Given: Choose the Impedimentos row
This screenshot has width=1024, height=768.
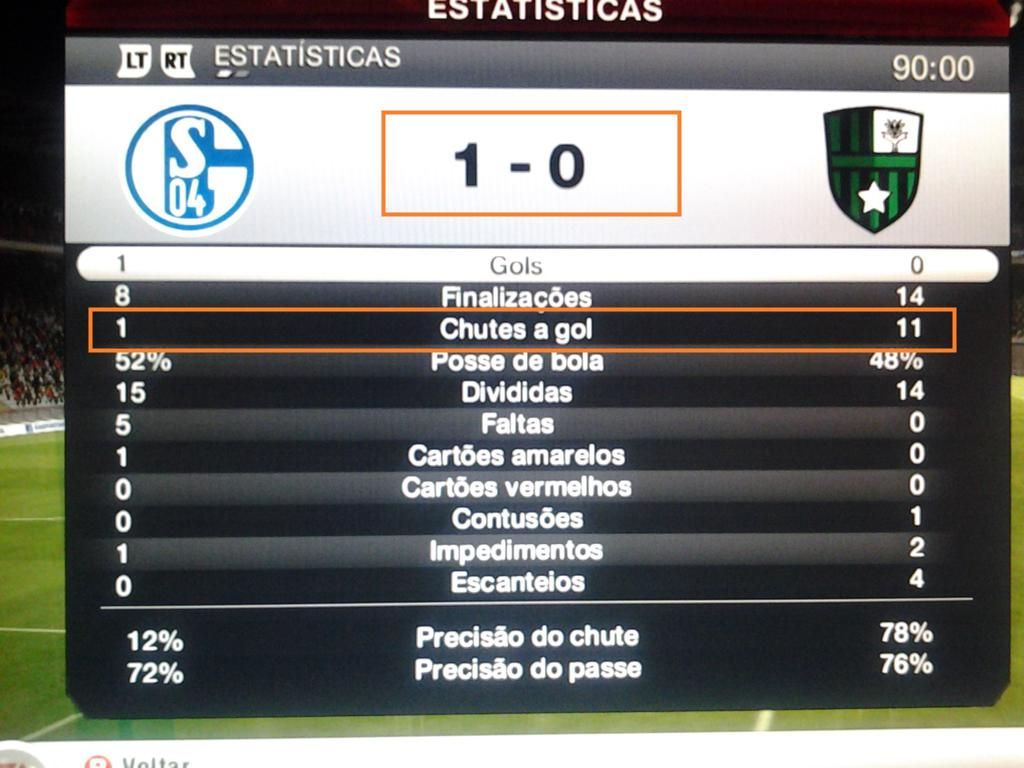Looking at the screenshot, I should (517, 551).
